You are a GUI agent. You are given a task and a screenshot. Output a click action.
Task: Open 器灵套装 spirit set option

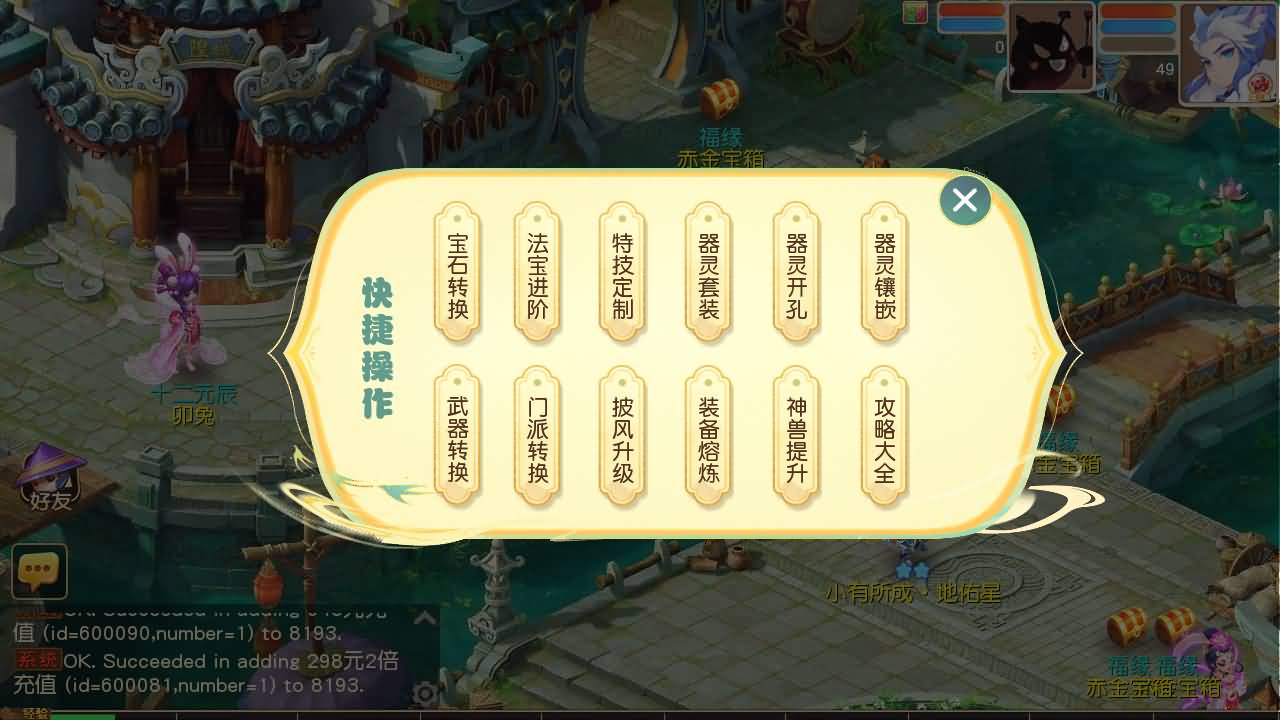point(708,272)
